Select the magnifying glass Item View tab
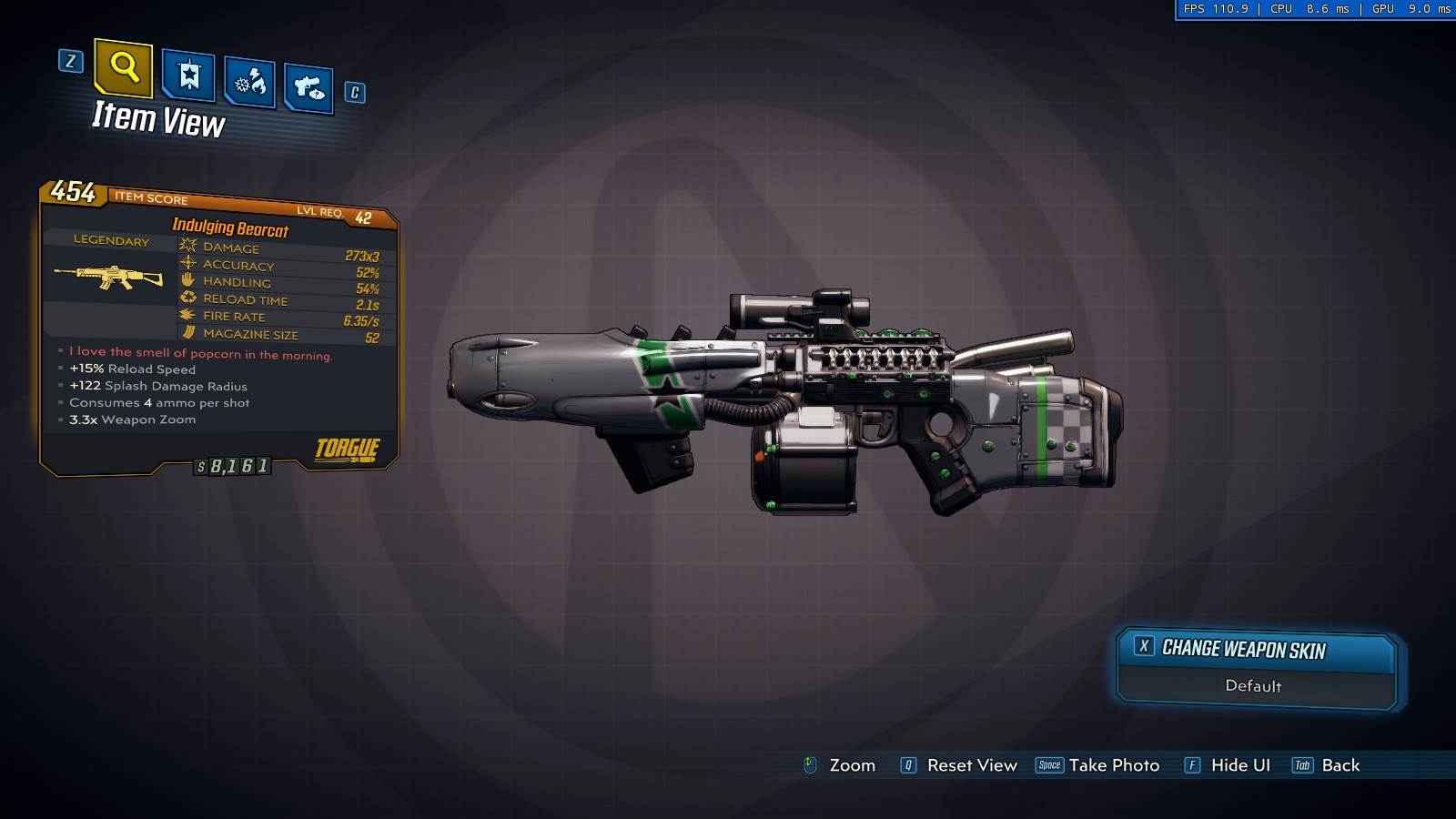 [124, 67]
